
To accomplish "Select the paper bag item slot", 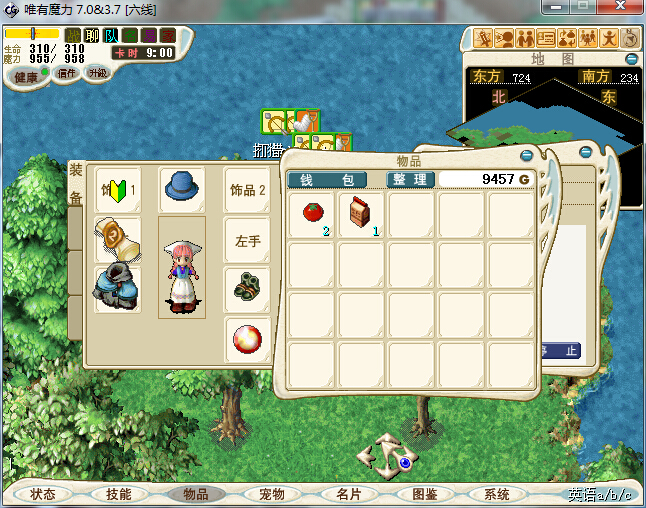I will (x=361, y=214).
